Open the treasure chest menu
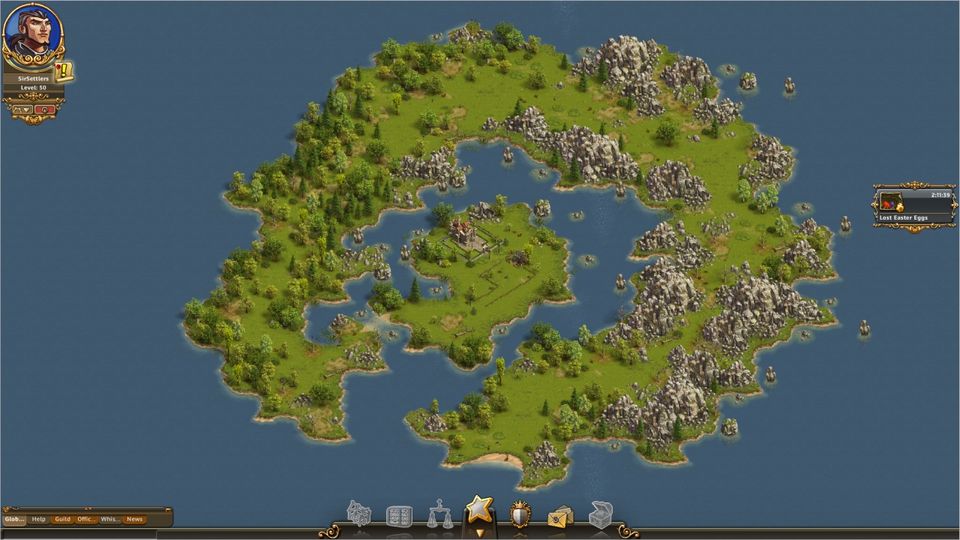 [x=600, y=514]
